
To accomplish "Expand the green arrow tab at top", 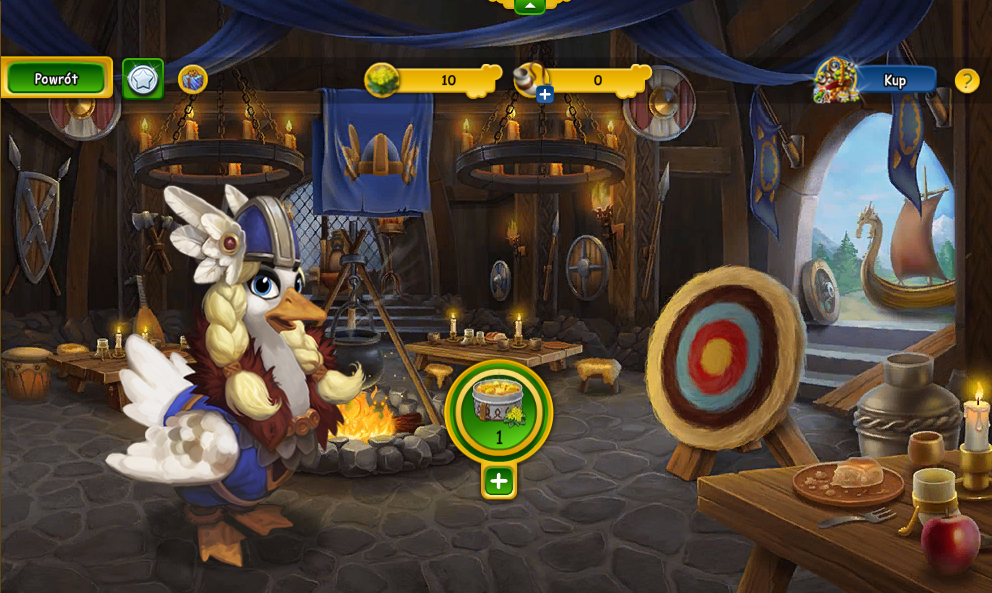I will click(529, 5).
